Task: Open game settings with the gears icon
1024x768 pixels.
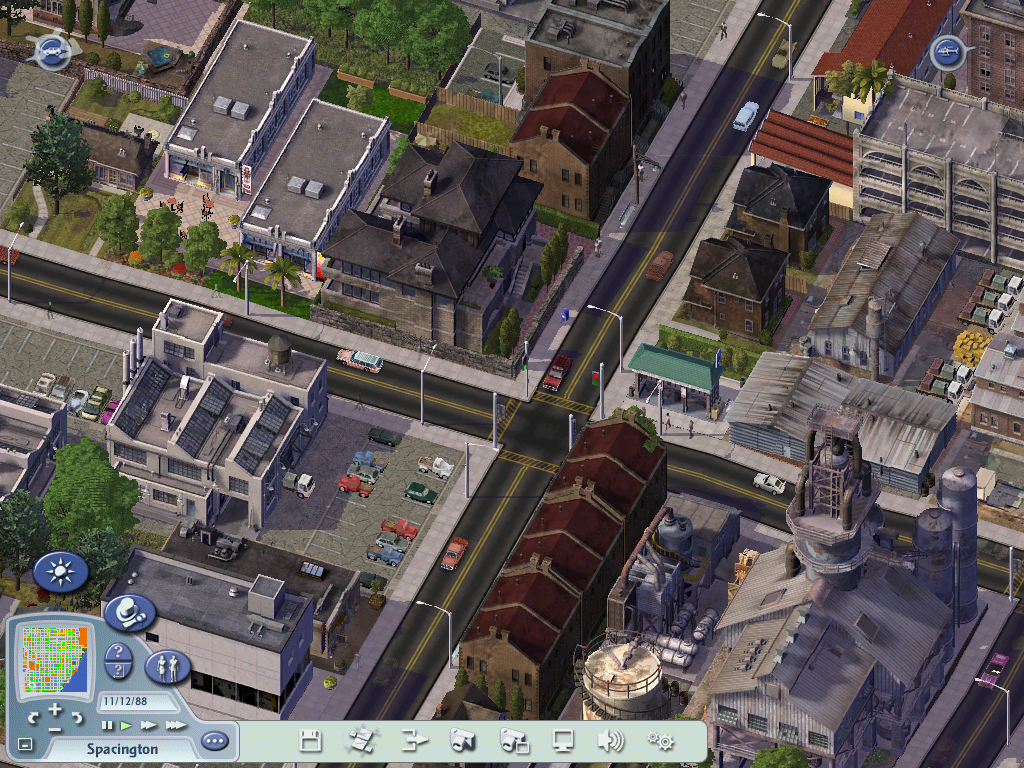Action: pyautogui.click(x=660, y=741)
